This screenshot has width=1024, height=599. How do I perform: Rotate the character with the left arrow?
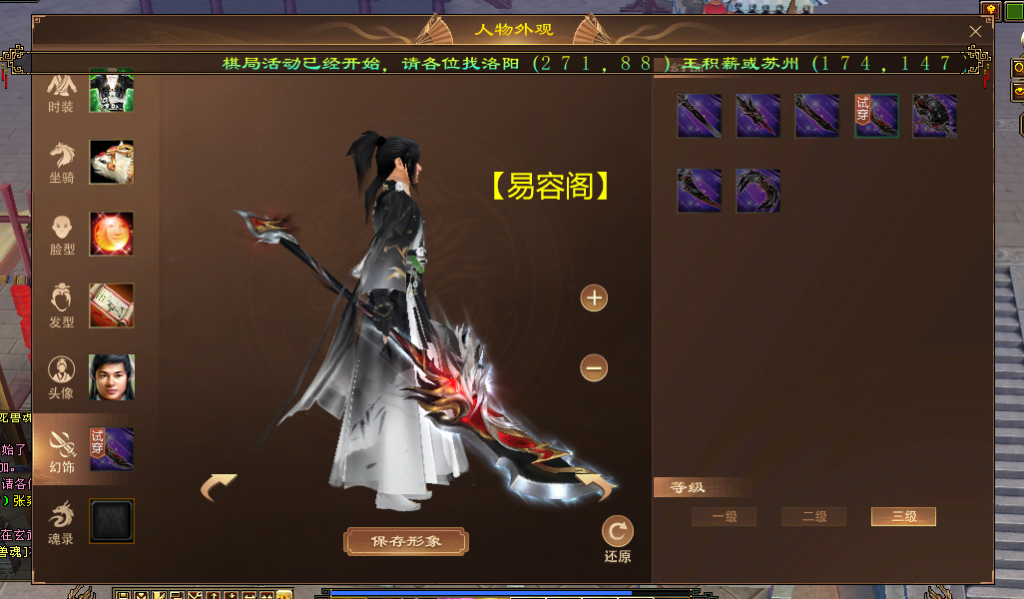pyautogui.click(x=219, y=486)
